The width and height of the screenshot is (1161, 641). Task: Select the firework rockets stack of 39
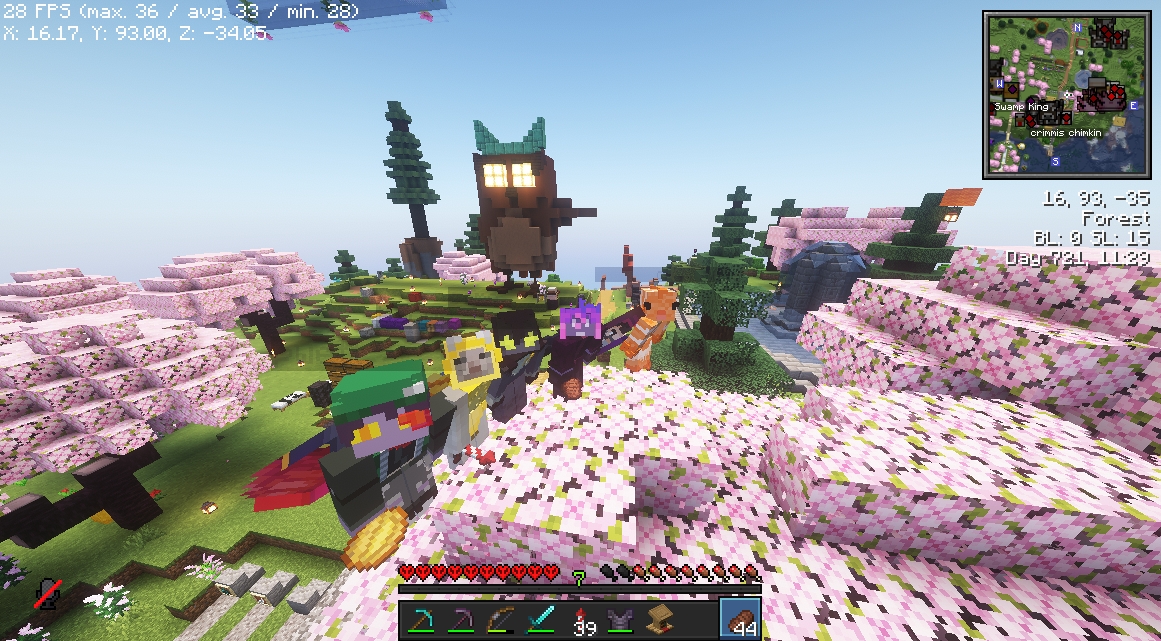[x=581, y=620]
